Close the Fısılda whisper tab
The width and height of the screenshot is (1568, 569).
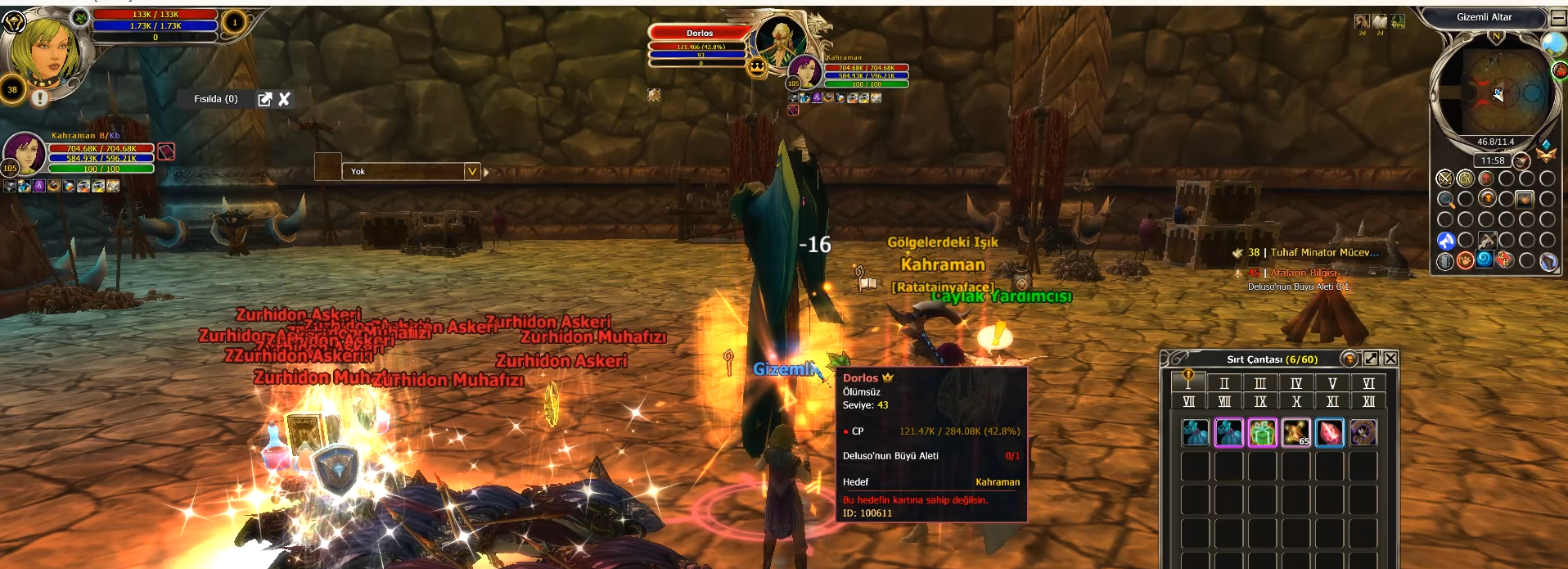(x=284, y=99)
